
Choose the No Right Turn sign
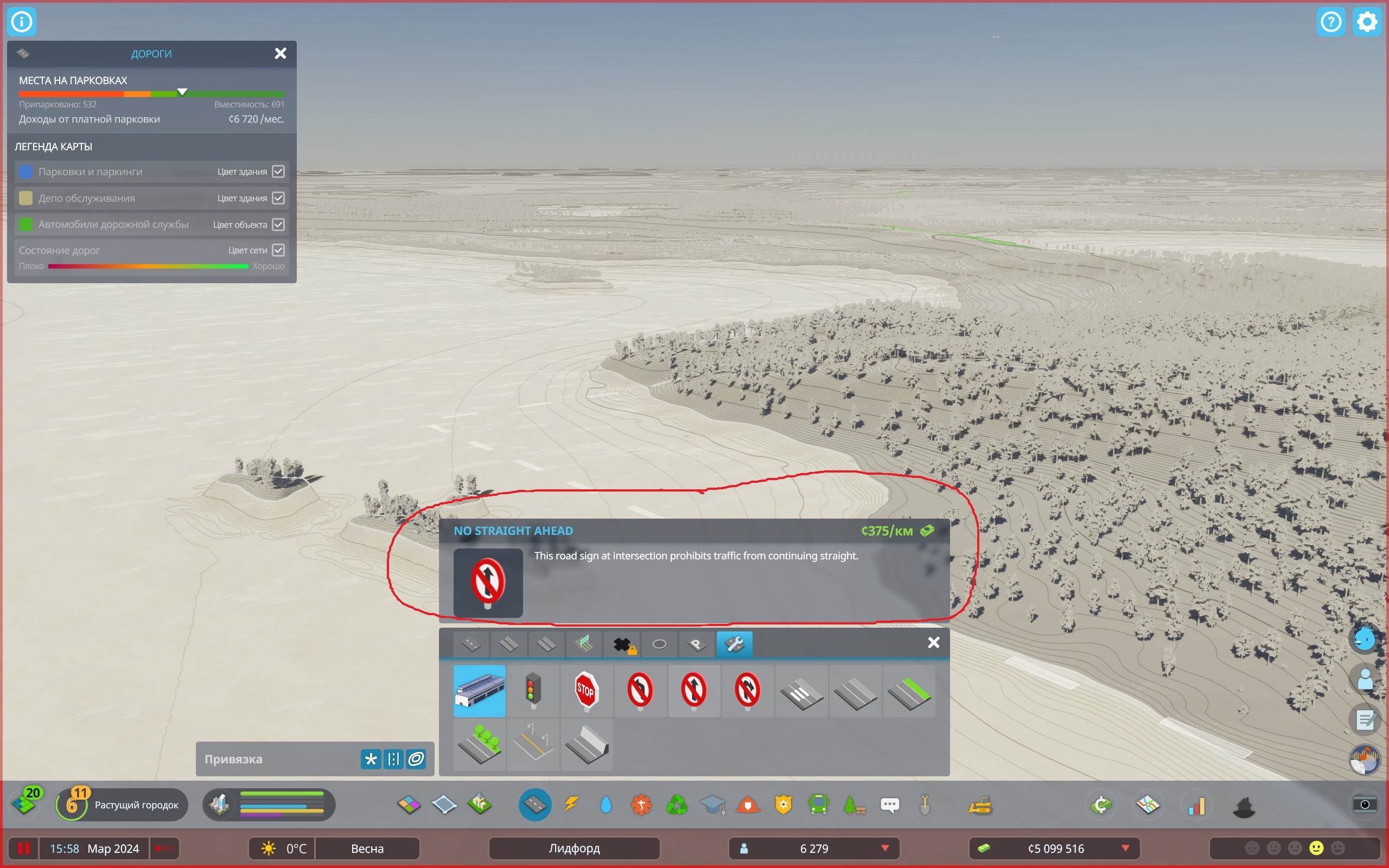click(747, 691)
